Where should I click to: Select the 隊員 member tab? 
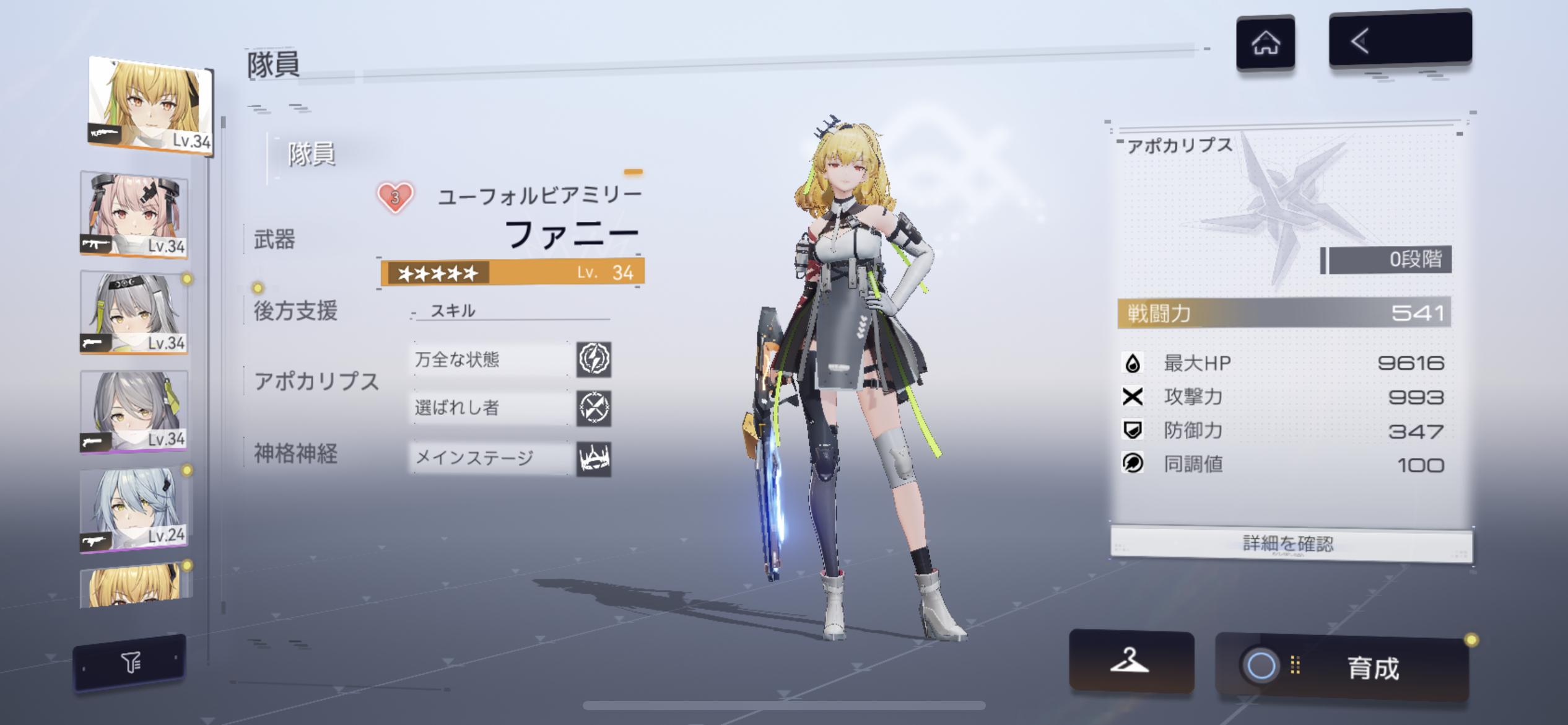click(311, 154)
